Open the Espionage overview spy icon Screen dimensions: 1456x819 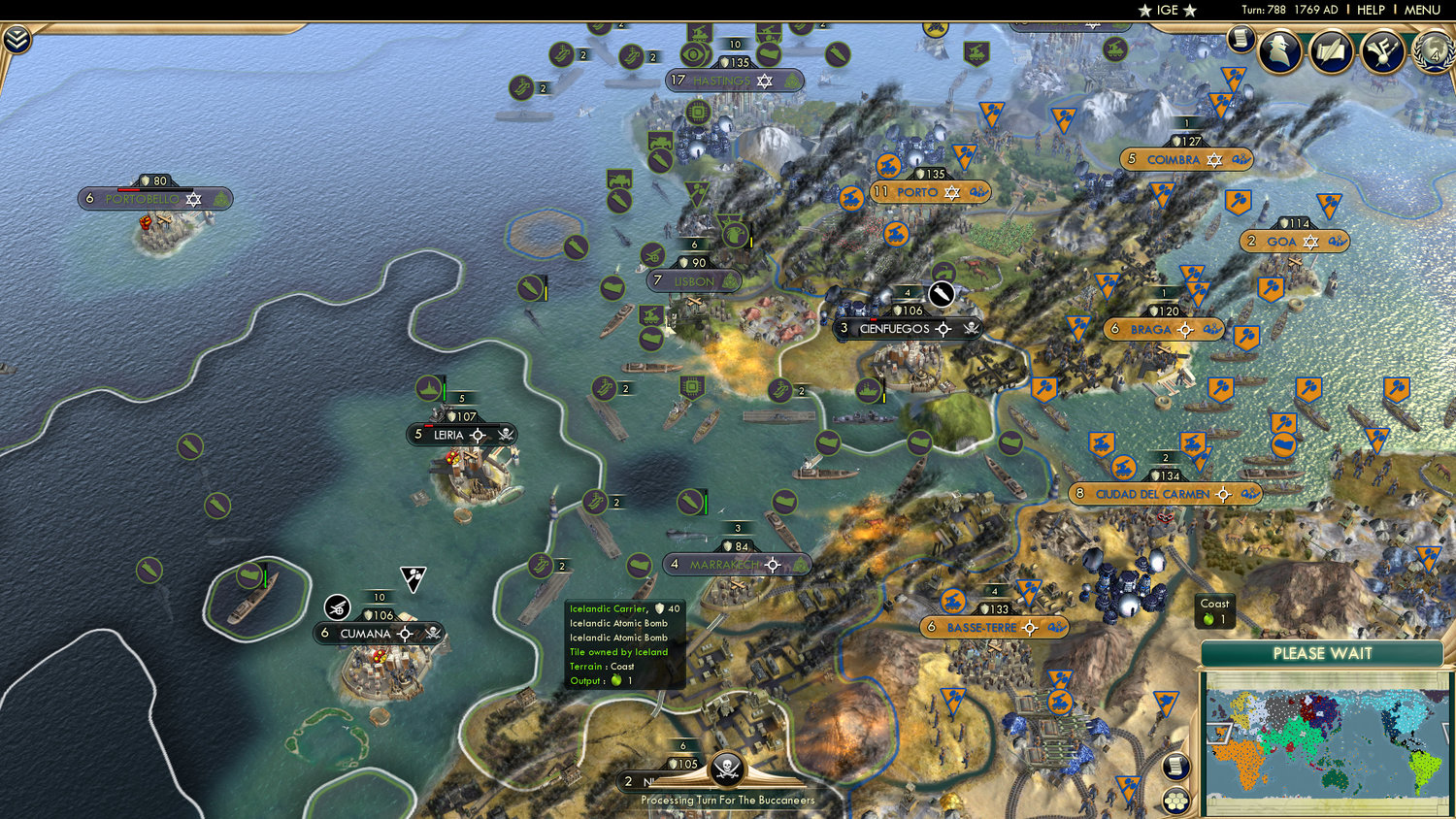point(1278,50)
